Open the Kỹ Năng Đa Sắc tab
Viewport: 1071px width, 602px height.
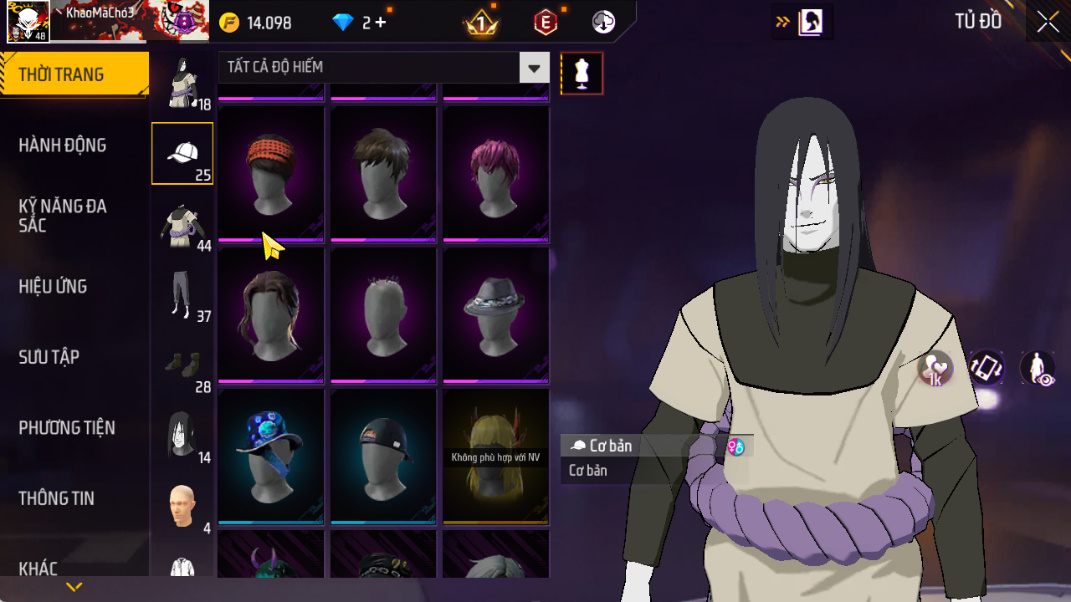click(63, 216)
